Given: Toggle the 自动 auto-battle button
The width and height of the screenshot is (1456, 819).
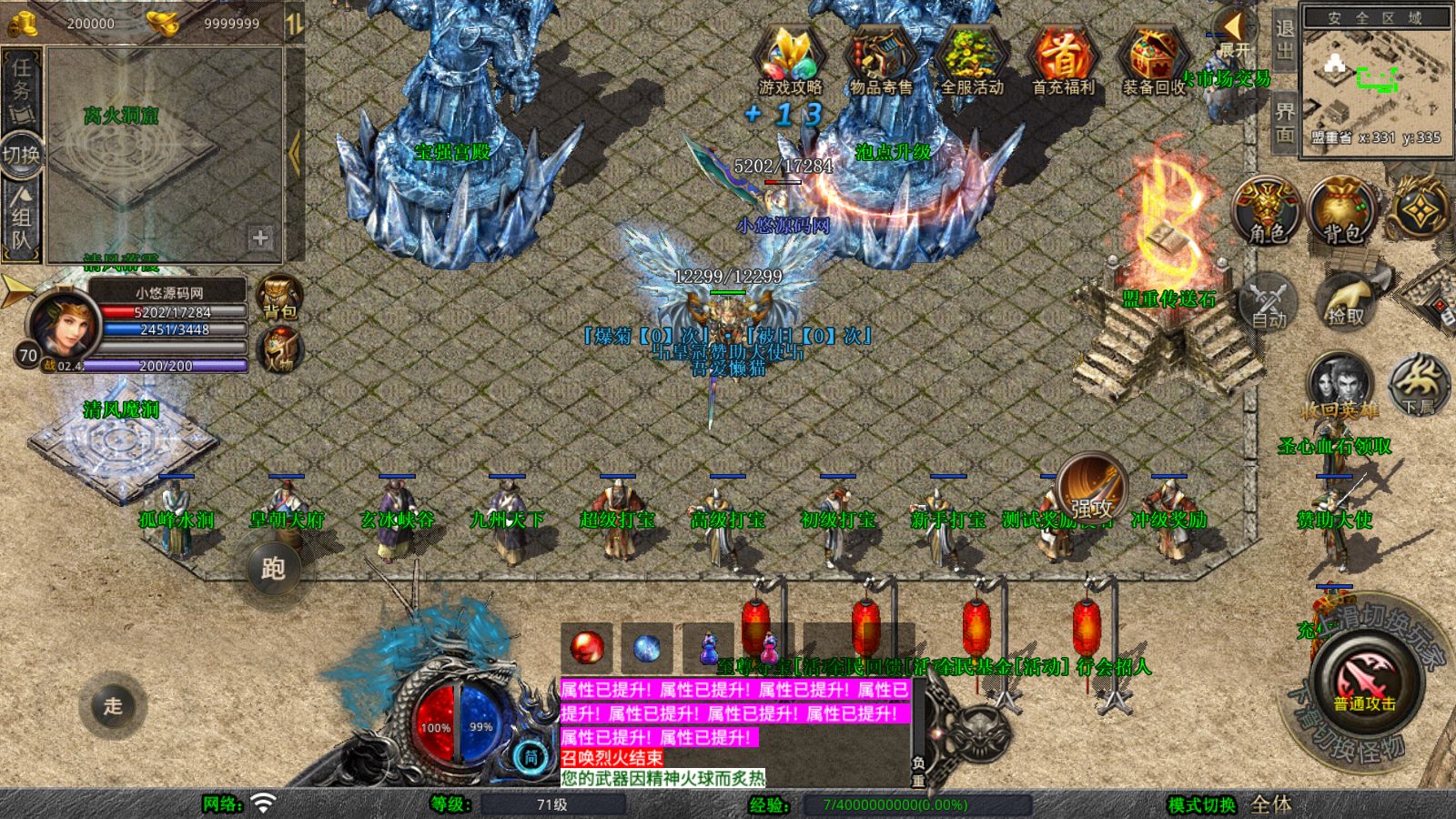Looking at the screenshot, I should pyautogui.click(x=1268, y=302).
